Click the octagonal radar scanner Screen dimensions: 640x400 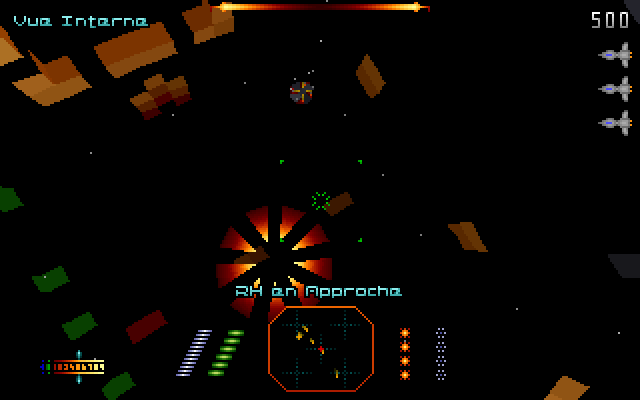(320, 348)
